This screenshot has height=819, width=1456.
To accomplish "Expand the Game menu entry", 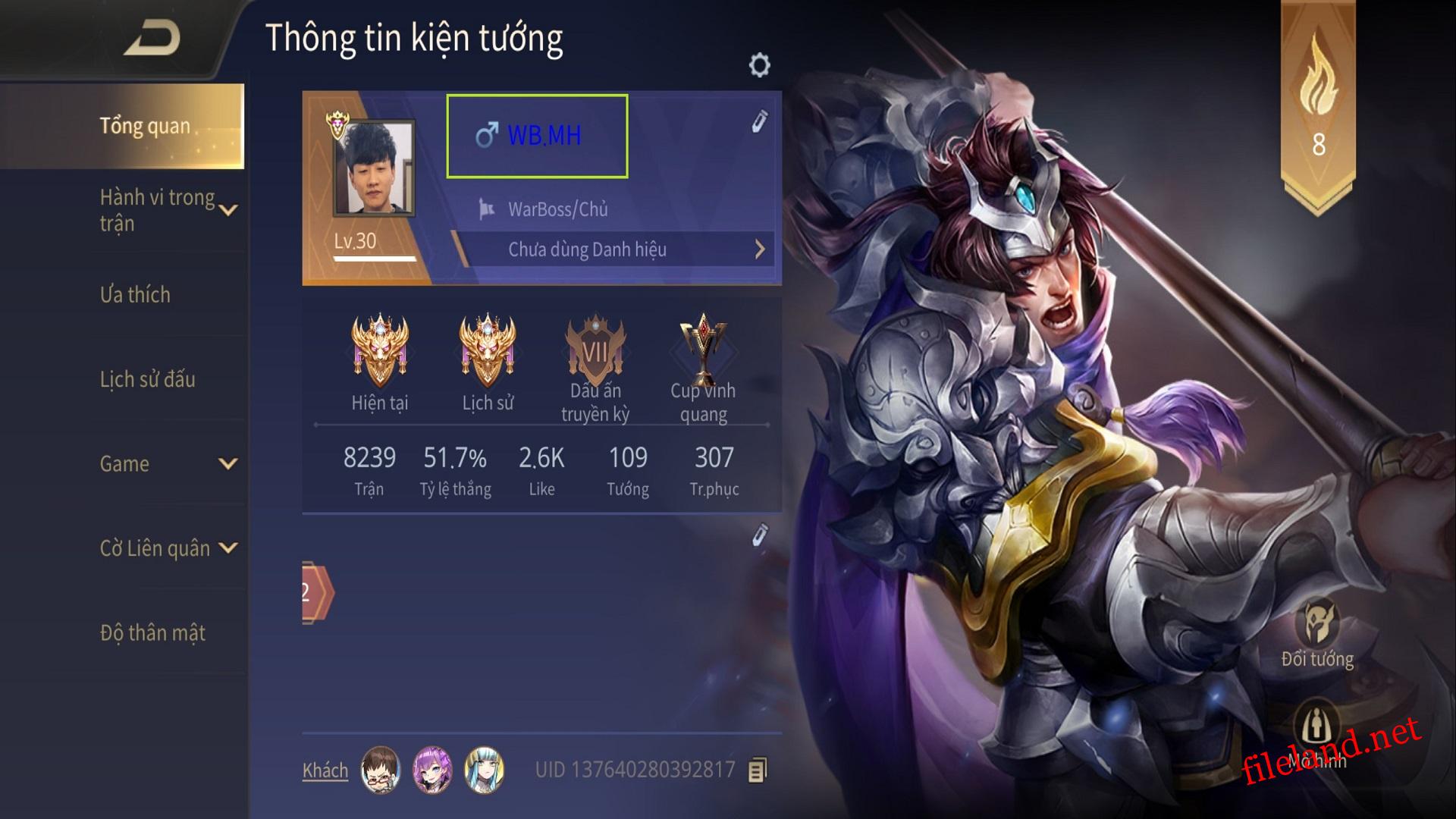I will (x=227, y=463).
